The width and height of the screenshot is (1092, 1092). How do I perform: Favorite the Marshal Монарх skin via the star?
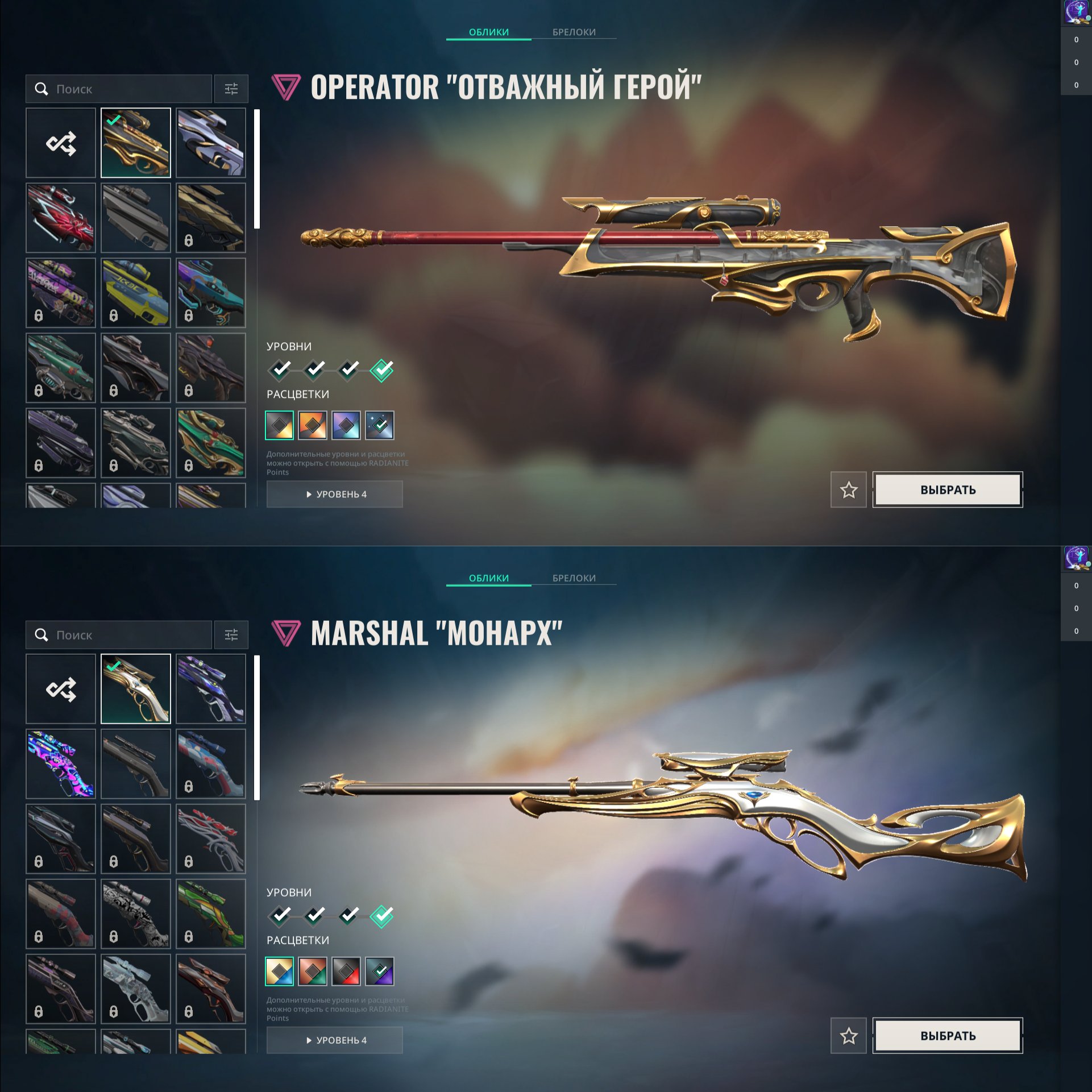tap(848, 1036)
